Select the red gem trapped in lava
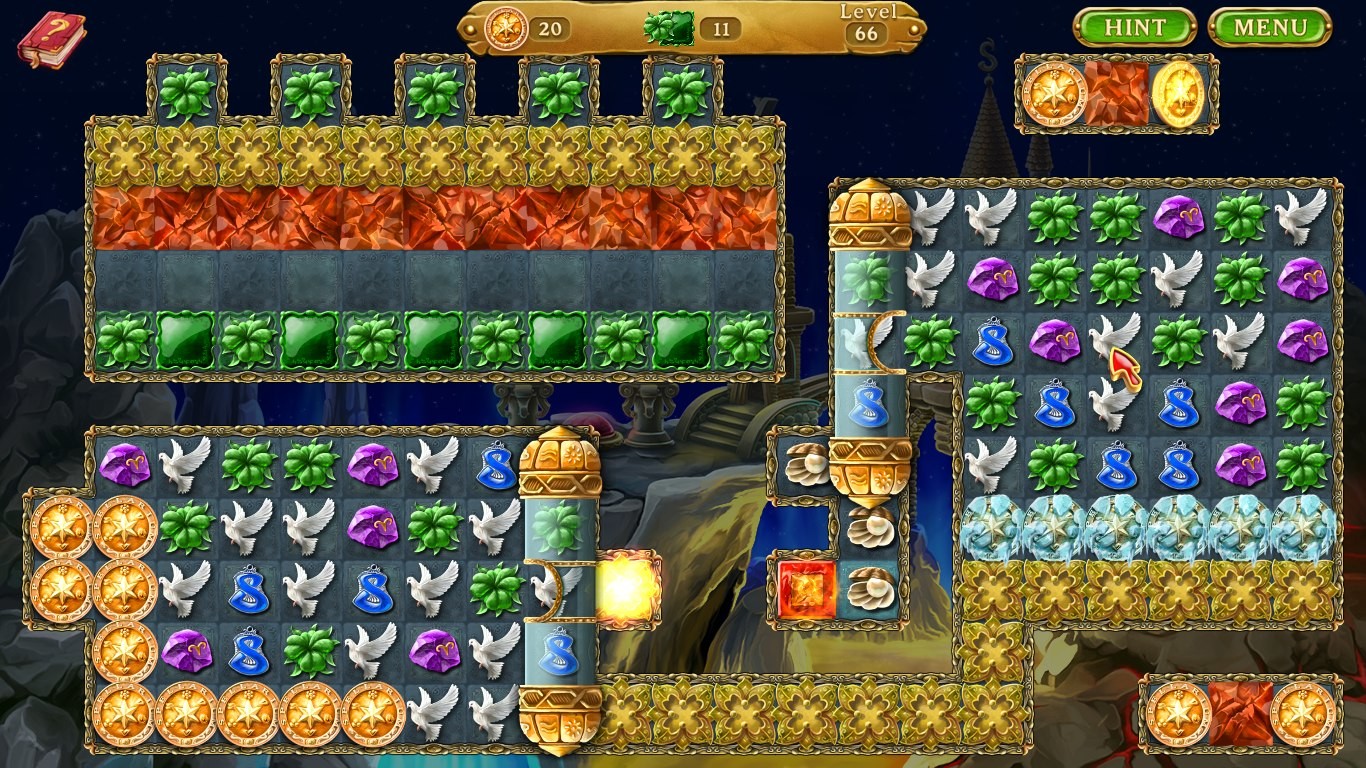The height and width of the screenshot is (768, 1366). 806,590
